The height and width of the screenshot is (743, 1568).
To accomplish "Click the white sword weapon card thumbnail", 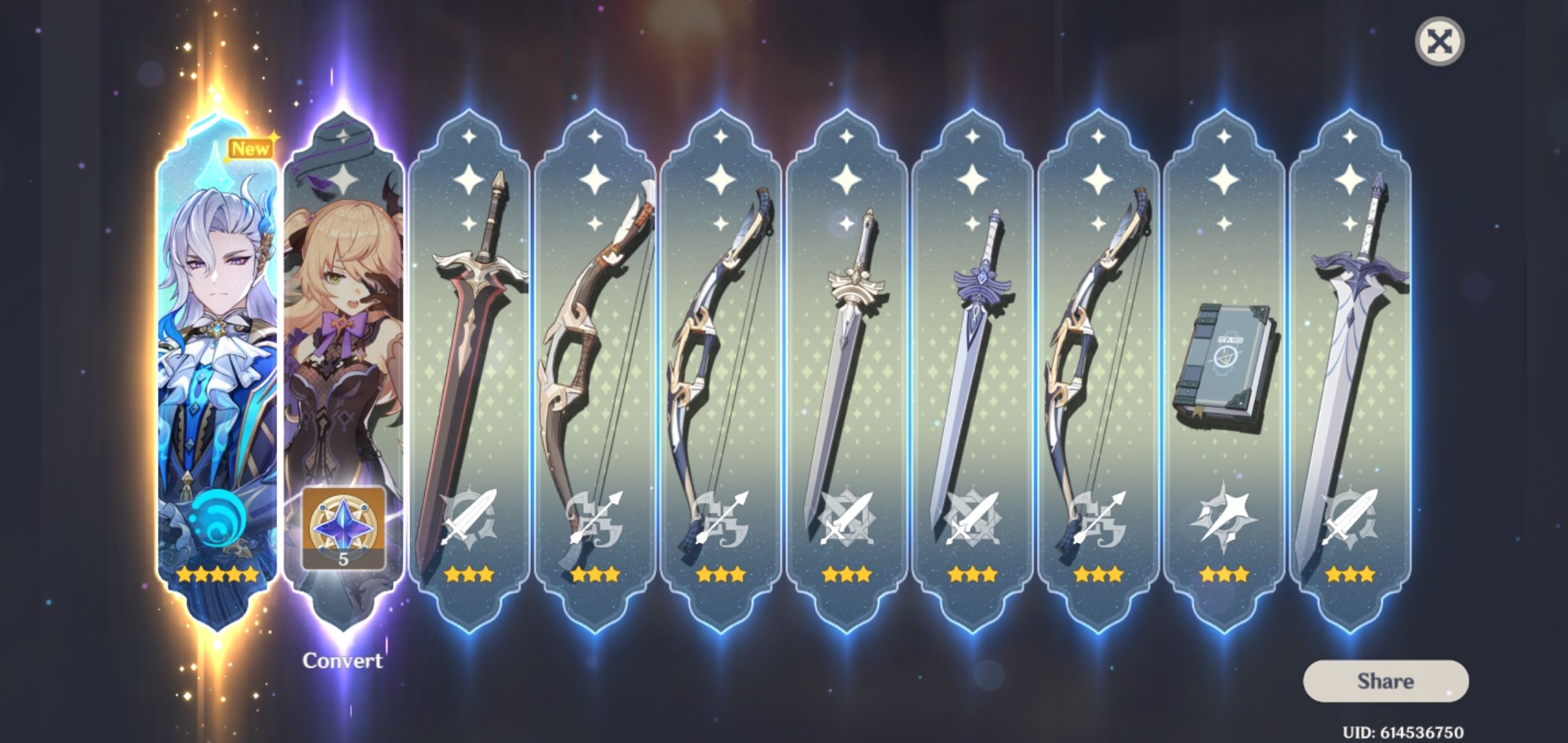I will click(844, 344).
